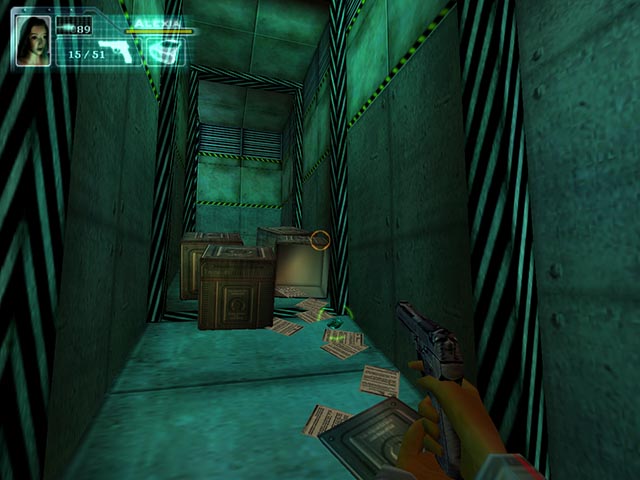Select the pistol weapon icon
The image size is (640, 480).
coord(118,51)
